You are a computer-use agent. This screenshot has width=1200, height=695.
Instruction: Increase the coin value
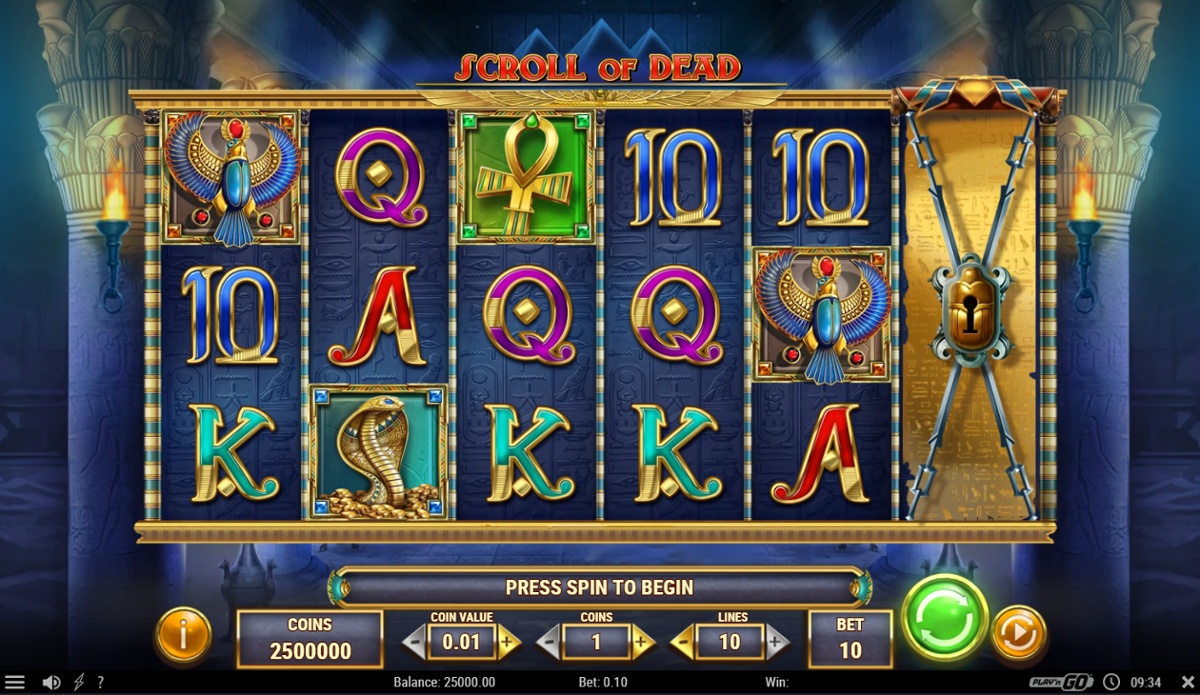coord(509,642)
